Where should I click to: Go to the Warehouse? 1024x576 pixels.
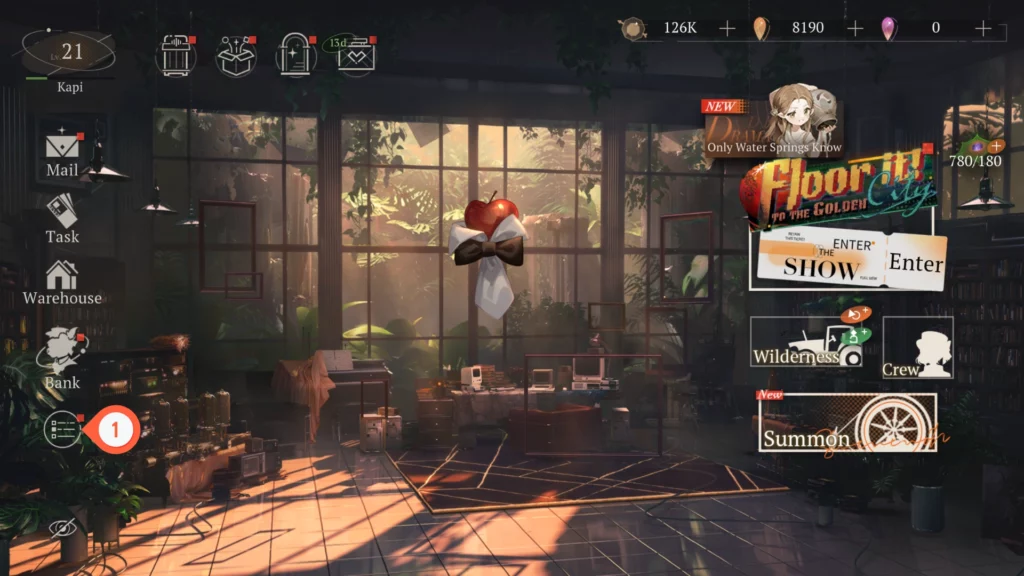pyautogui.click(x=62, y=281)
